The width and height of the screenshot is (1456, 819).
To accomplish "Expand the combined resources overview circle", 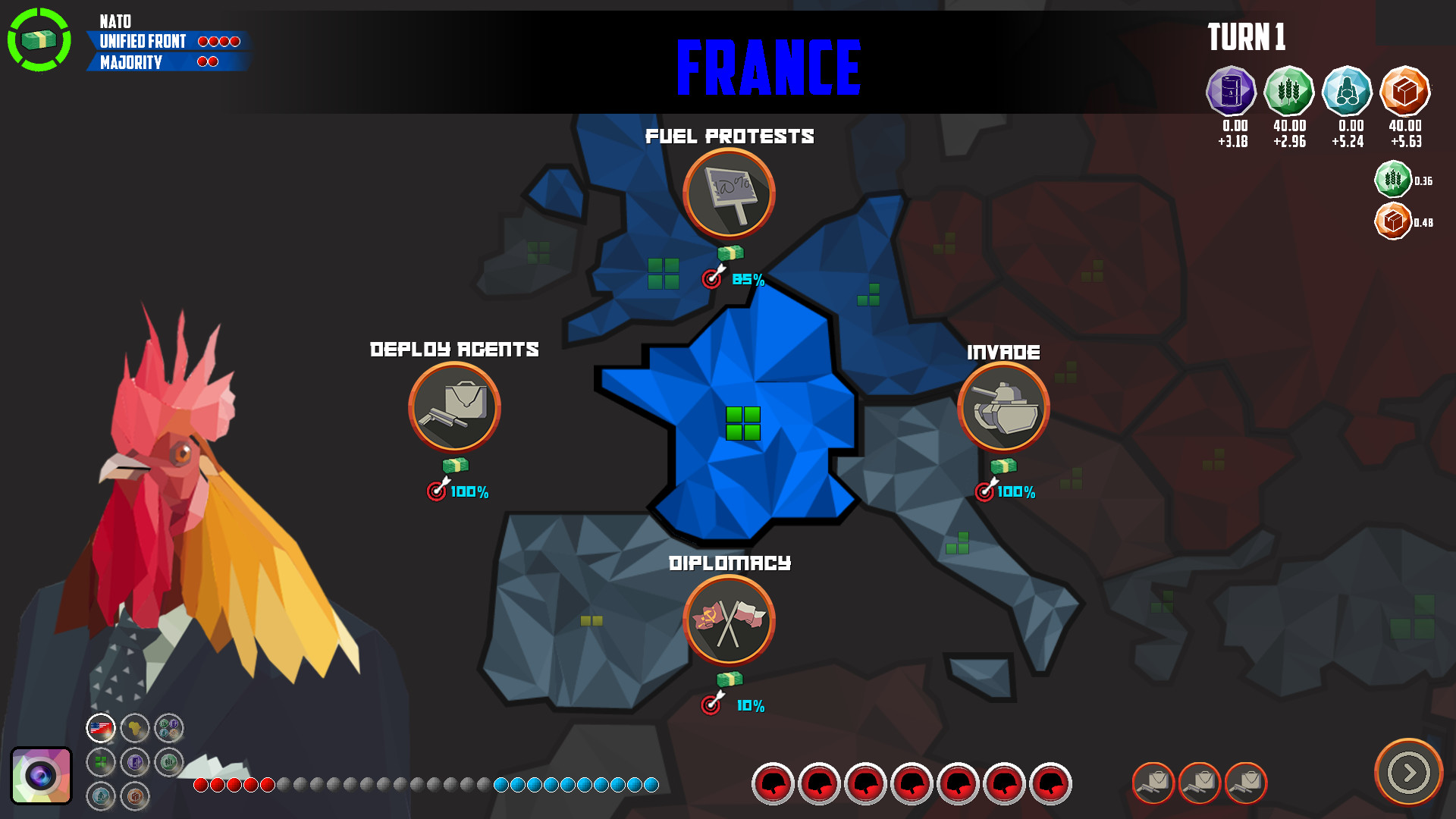I will (x=168, y=726).
